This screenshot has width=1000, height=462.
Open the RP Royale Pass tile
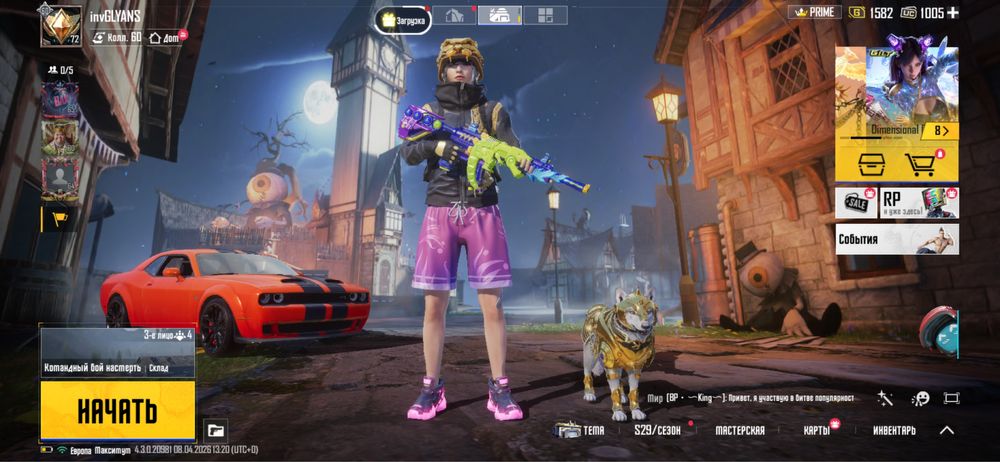pyautogui.click(x=918, y=202)
